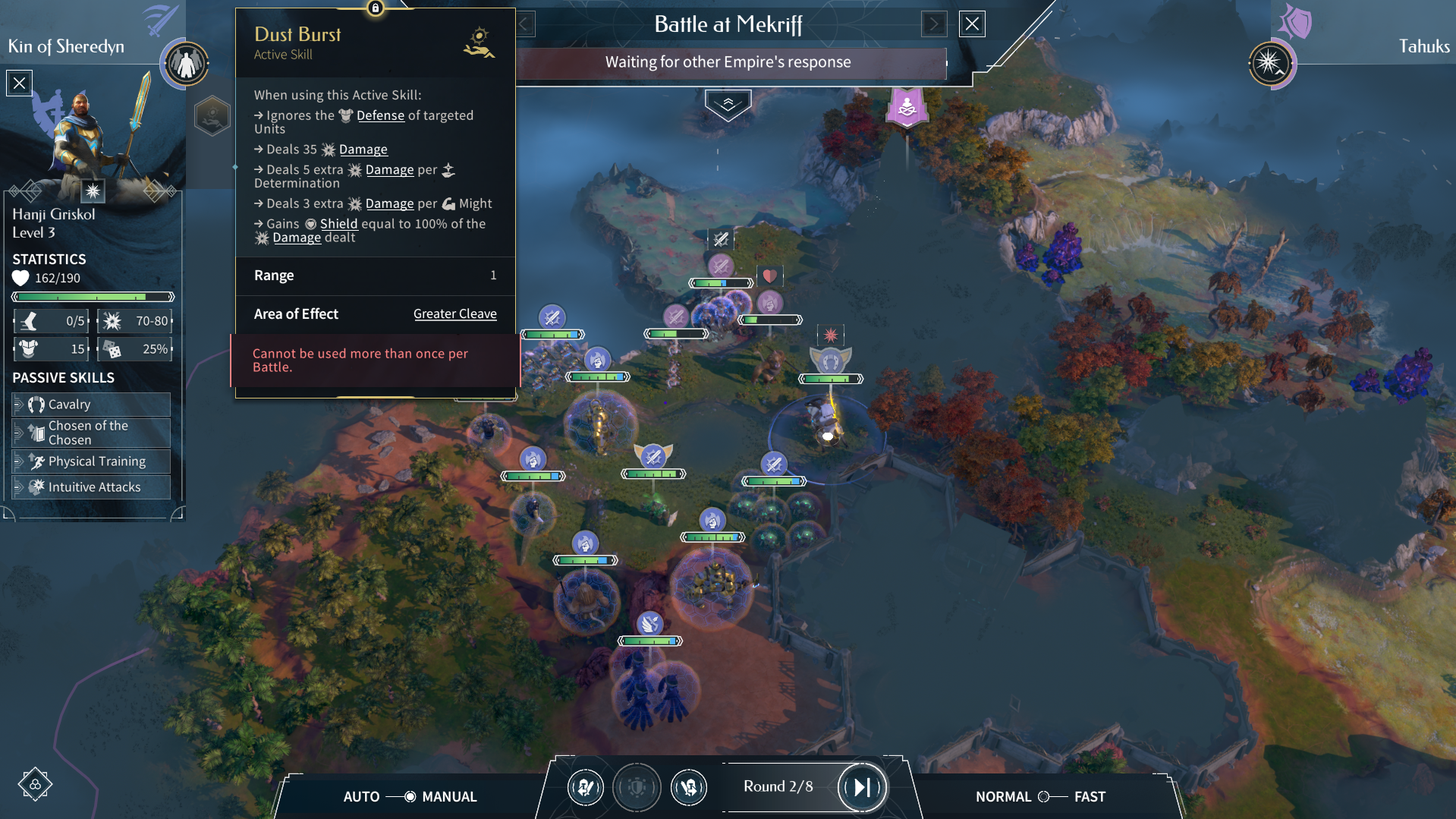Screen dimensions: 1456x819
Task: Open the Cavalry passive skill
Action: (91, 405)
